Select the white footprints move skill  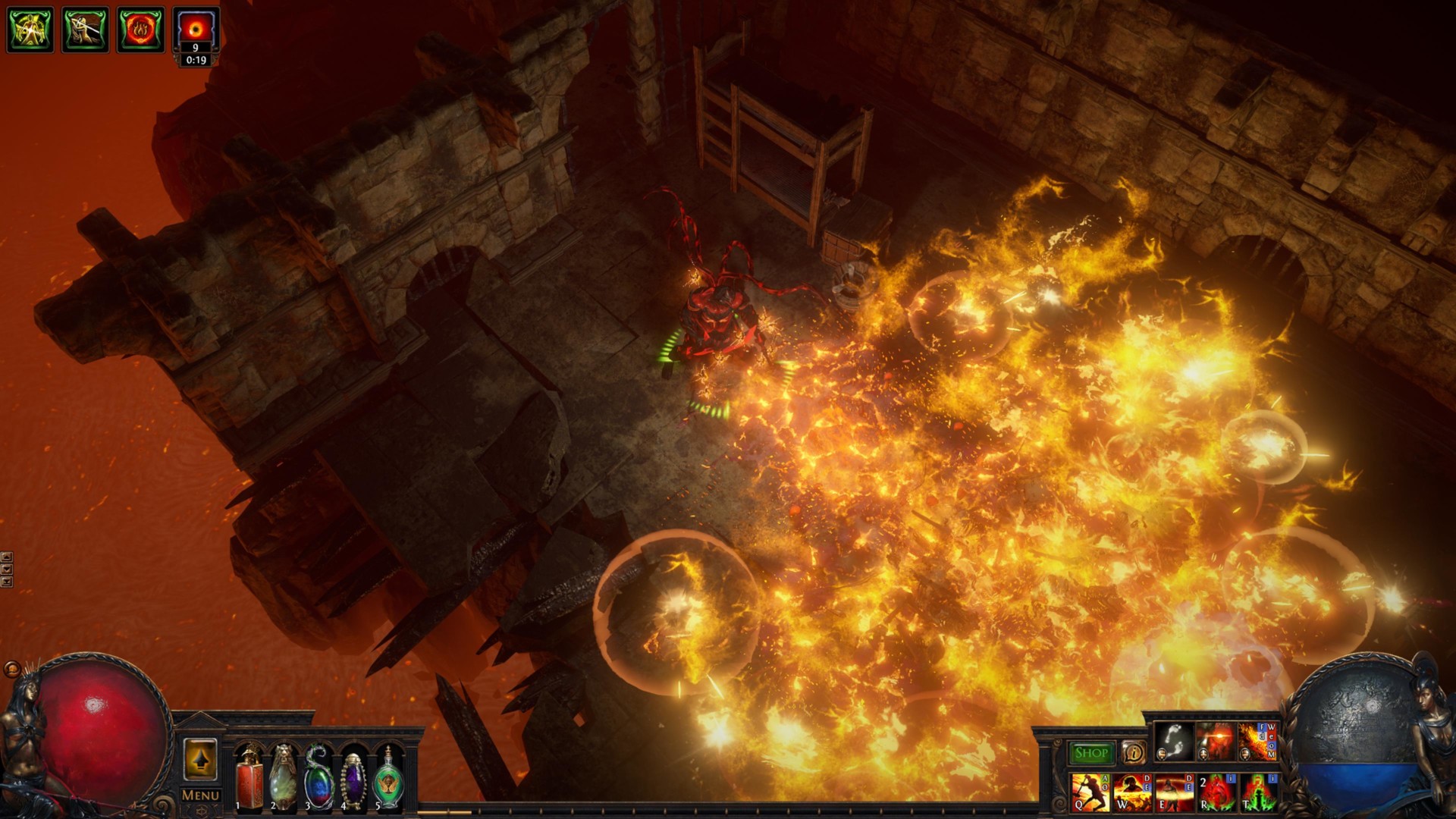click(1174, 741)
